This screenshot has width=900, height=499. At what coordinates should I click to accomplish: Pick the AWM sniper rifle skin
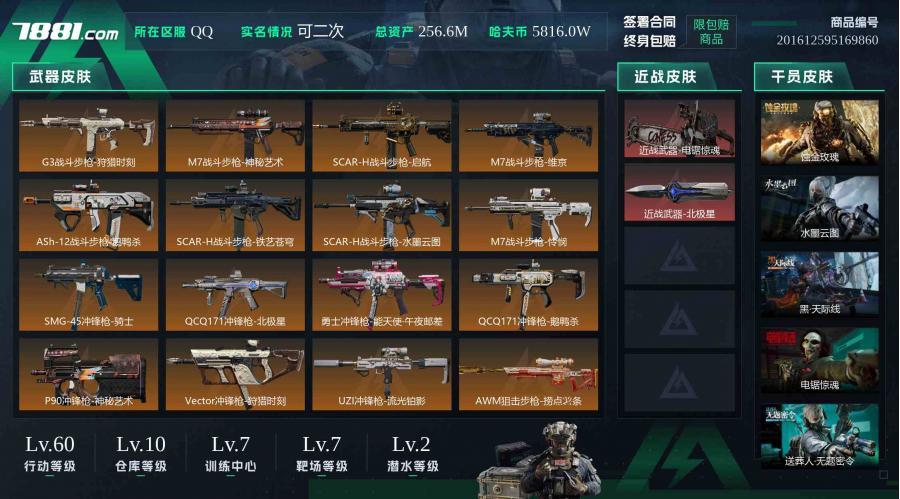[x=528, y=373]
